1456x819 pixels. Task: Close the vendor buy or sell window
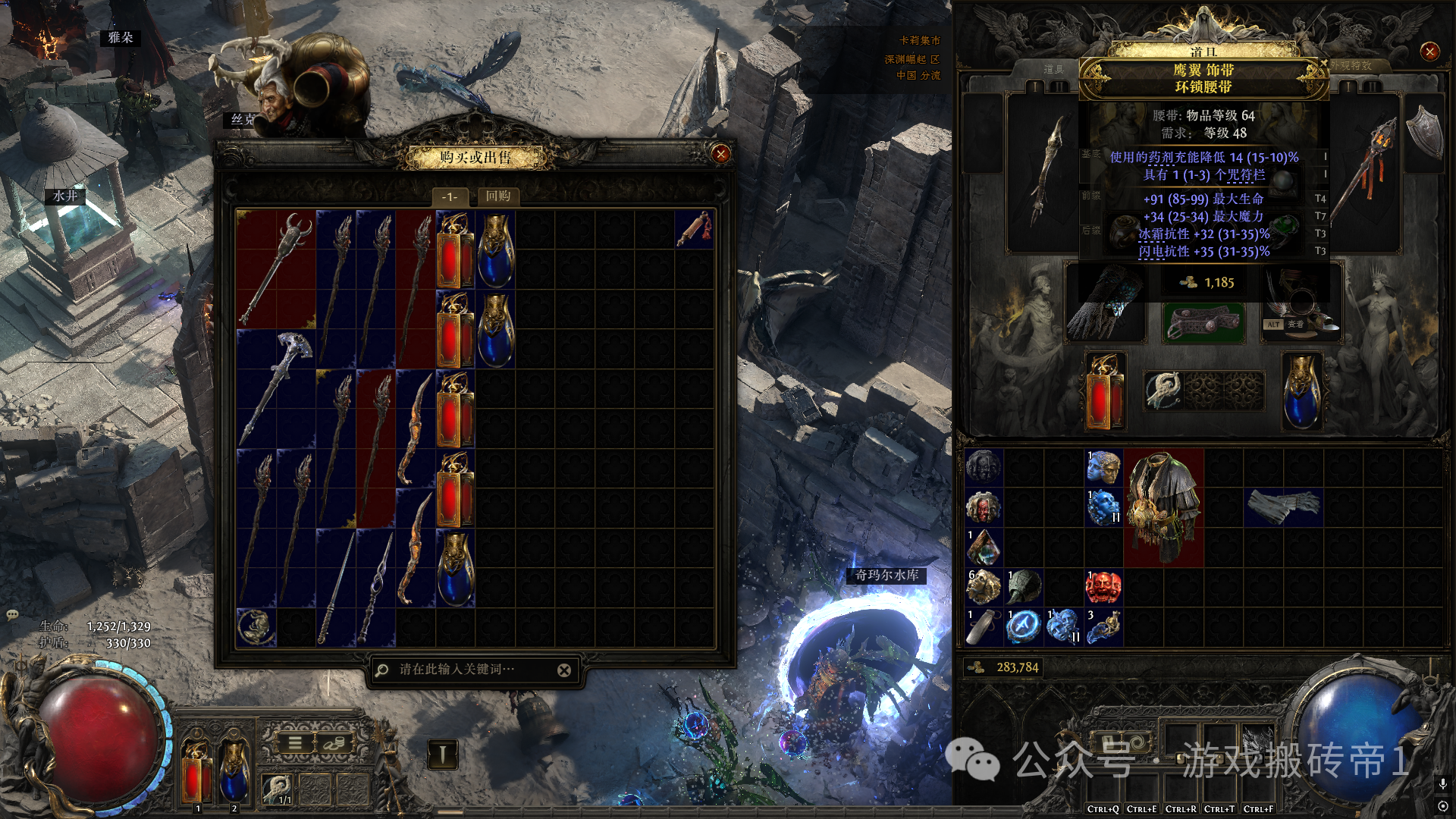pyautogui.click(x=720, y=154)
